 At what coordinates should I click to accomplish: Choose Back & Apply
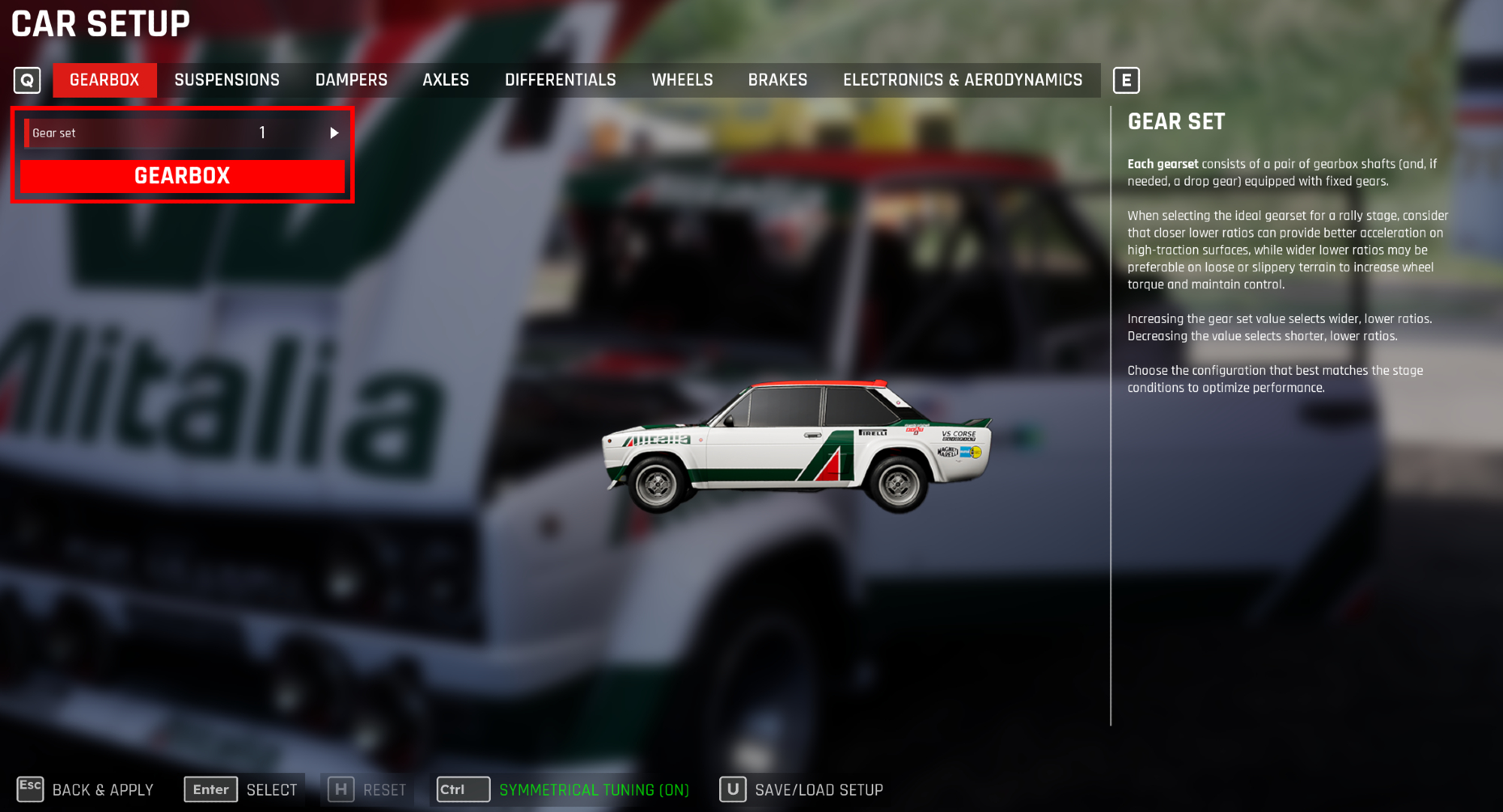(x=86, y=789)
